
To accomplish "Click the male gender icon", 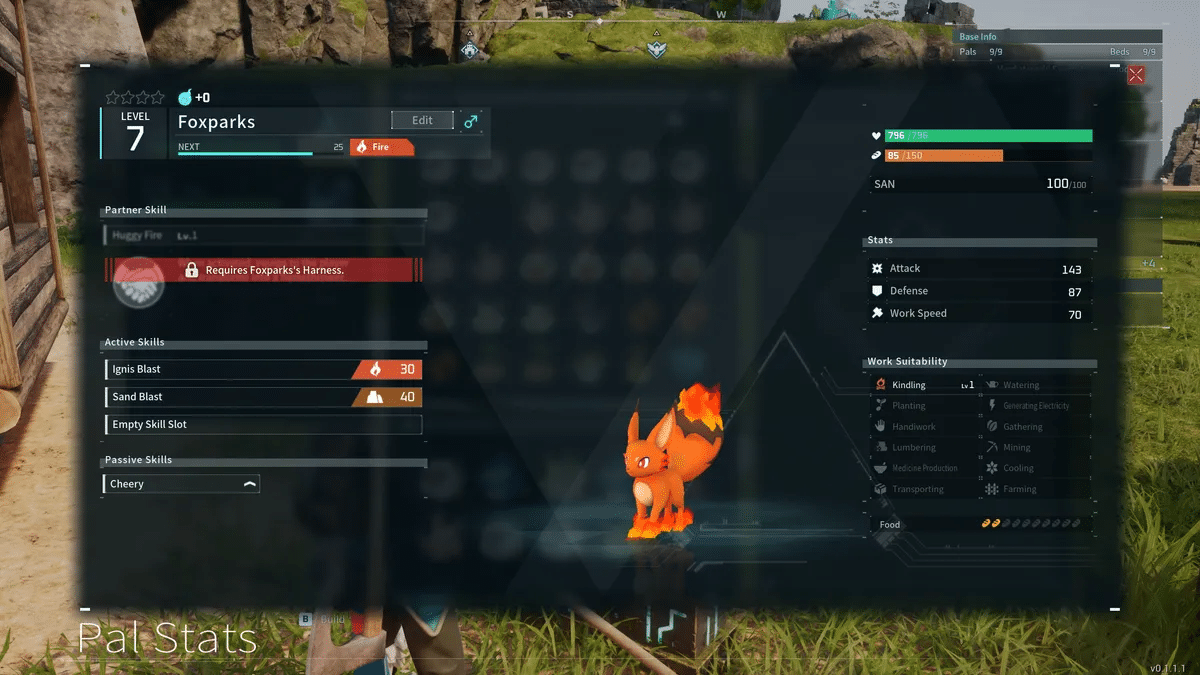I will pyautogui.click(x=471, y=121).
